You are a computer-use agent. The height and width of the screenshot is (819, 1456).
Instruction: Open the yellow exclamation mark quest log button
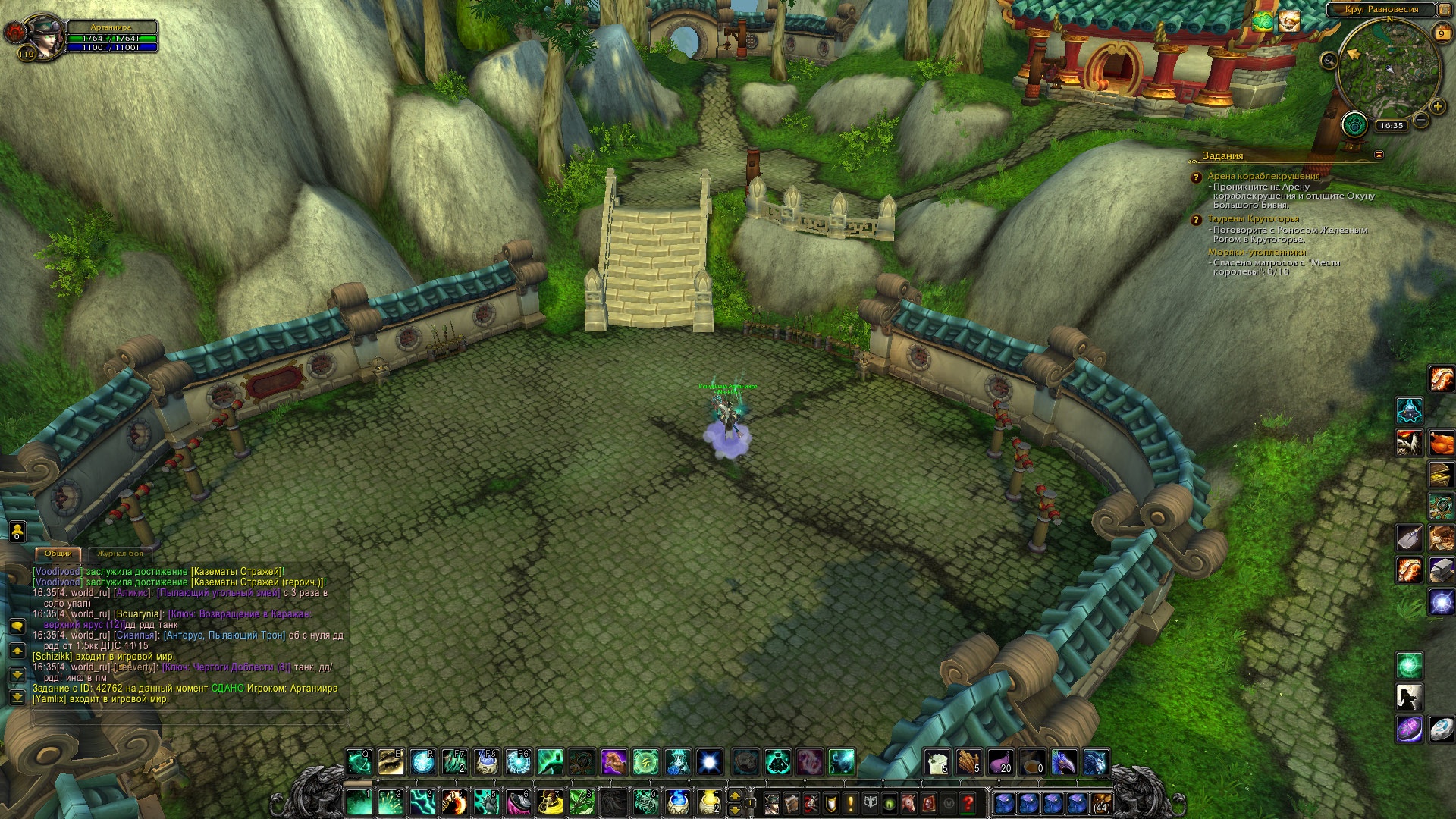click(x=850, y=802)
